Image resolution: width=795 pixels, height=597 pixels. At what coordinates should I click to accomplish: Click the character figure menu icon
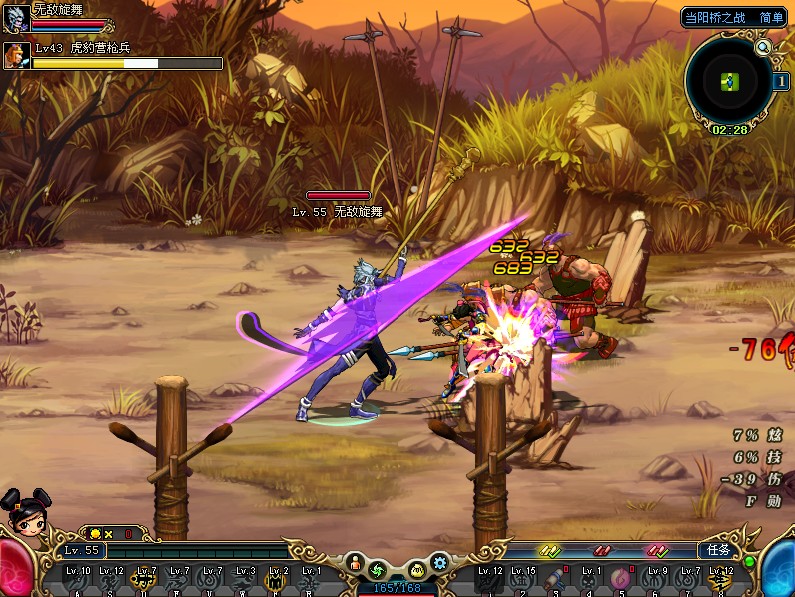[355, 564]
